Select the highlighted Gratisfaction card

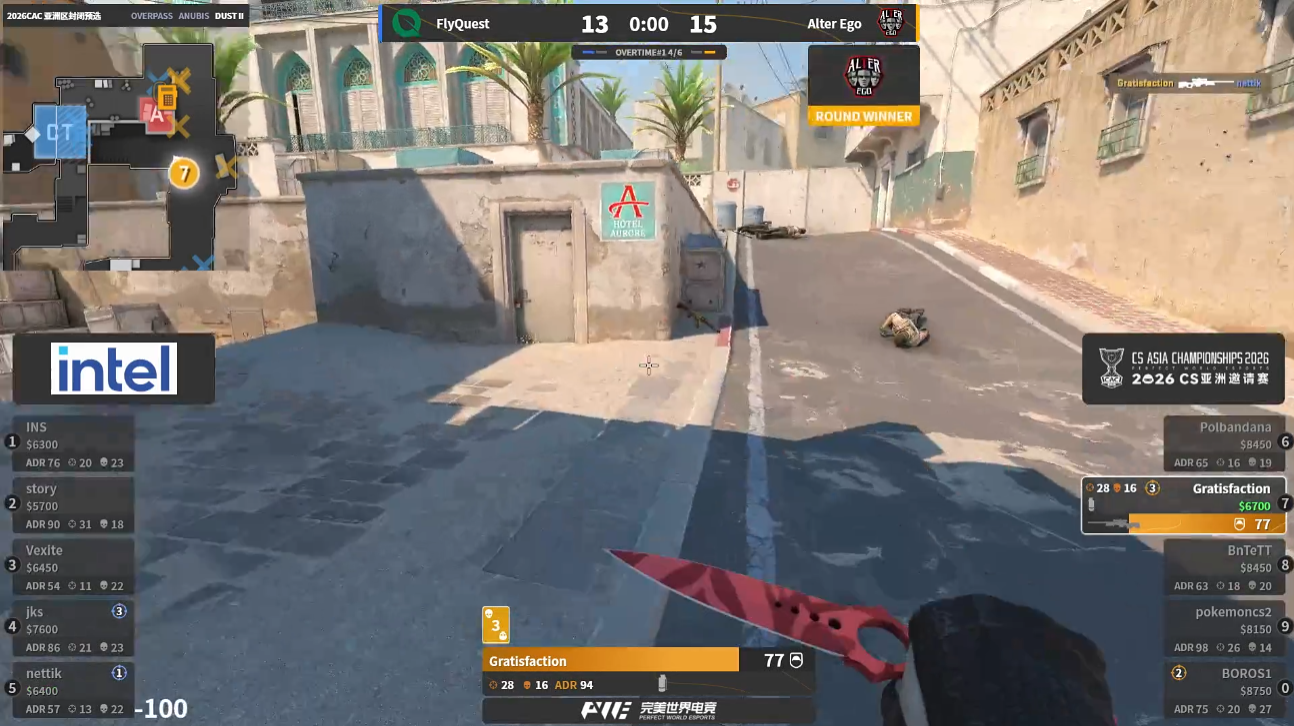[x=1183, y=505]
